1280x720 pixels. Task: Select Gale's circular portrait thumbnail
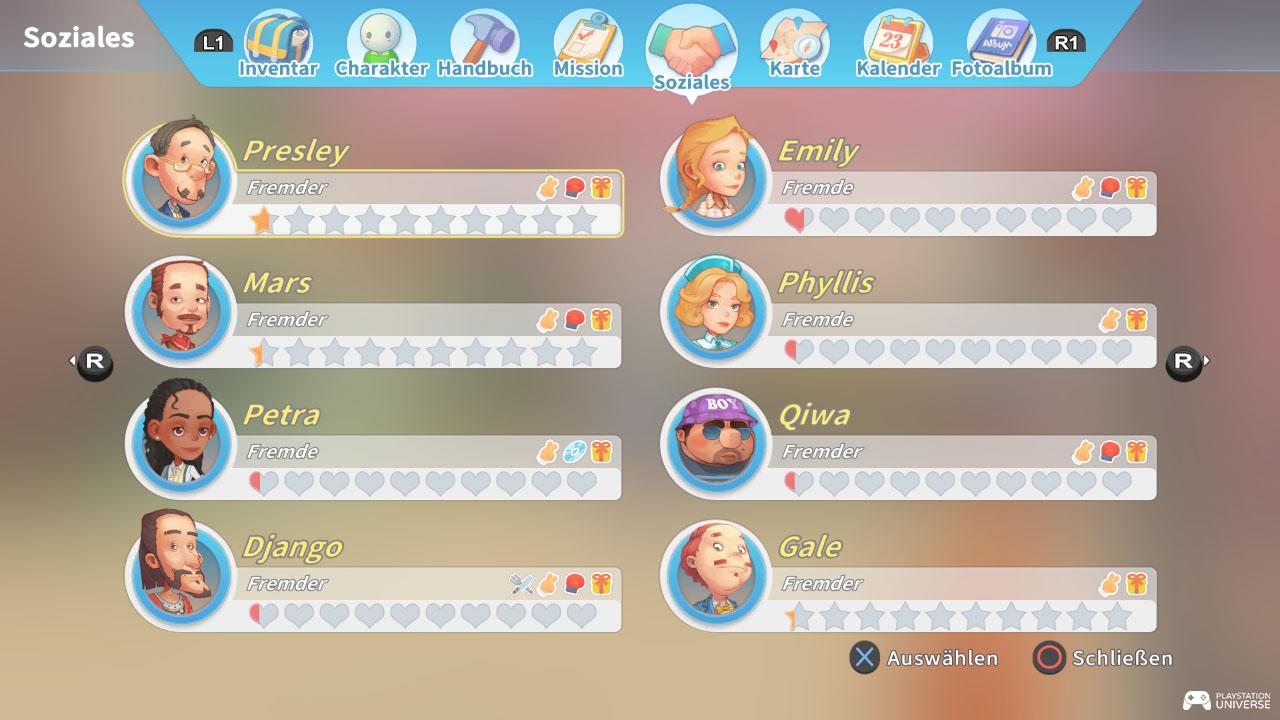714,575
